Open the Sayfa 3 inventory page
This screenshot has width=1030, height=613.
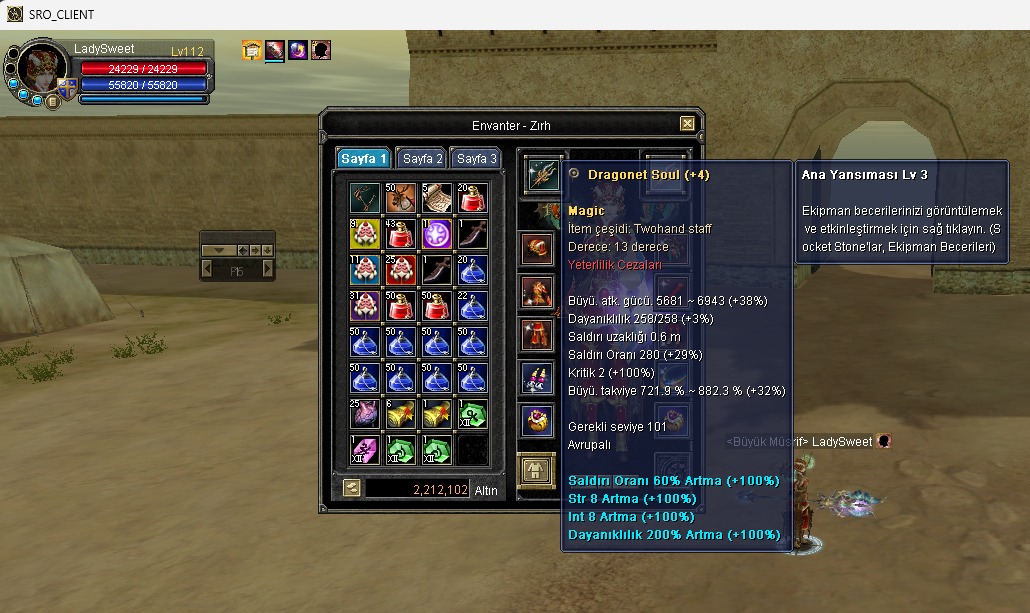477,159
